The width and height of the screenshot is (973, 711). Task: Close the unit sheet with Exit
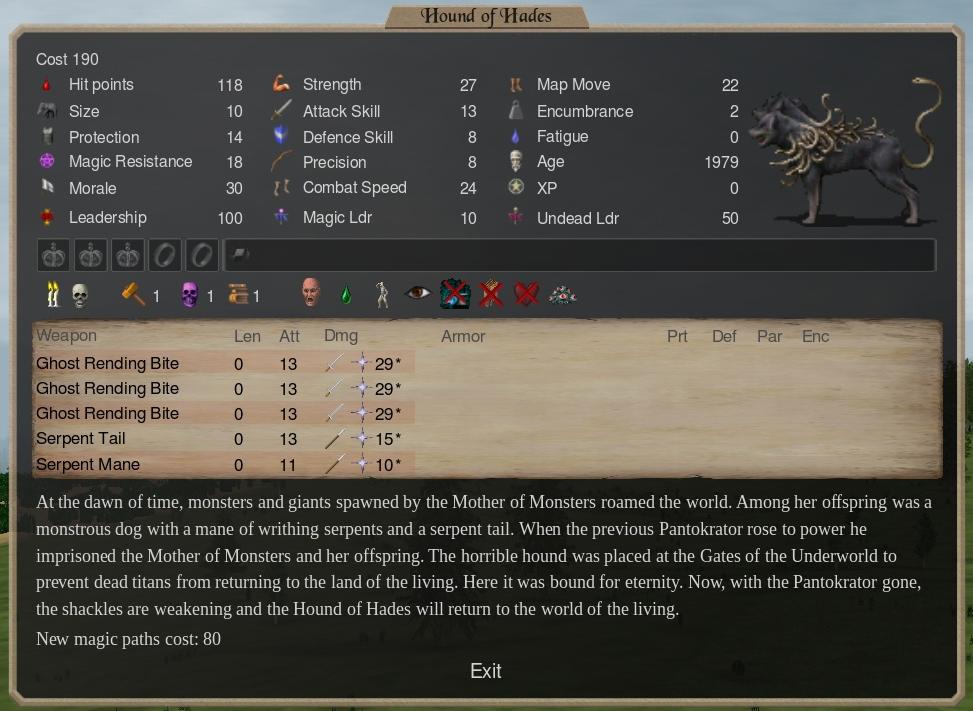click(x=485, y=671)
